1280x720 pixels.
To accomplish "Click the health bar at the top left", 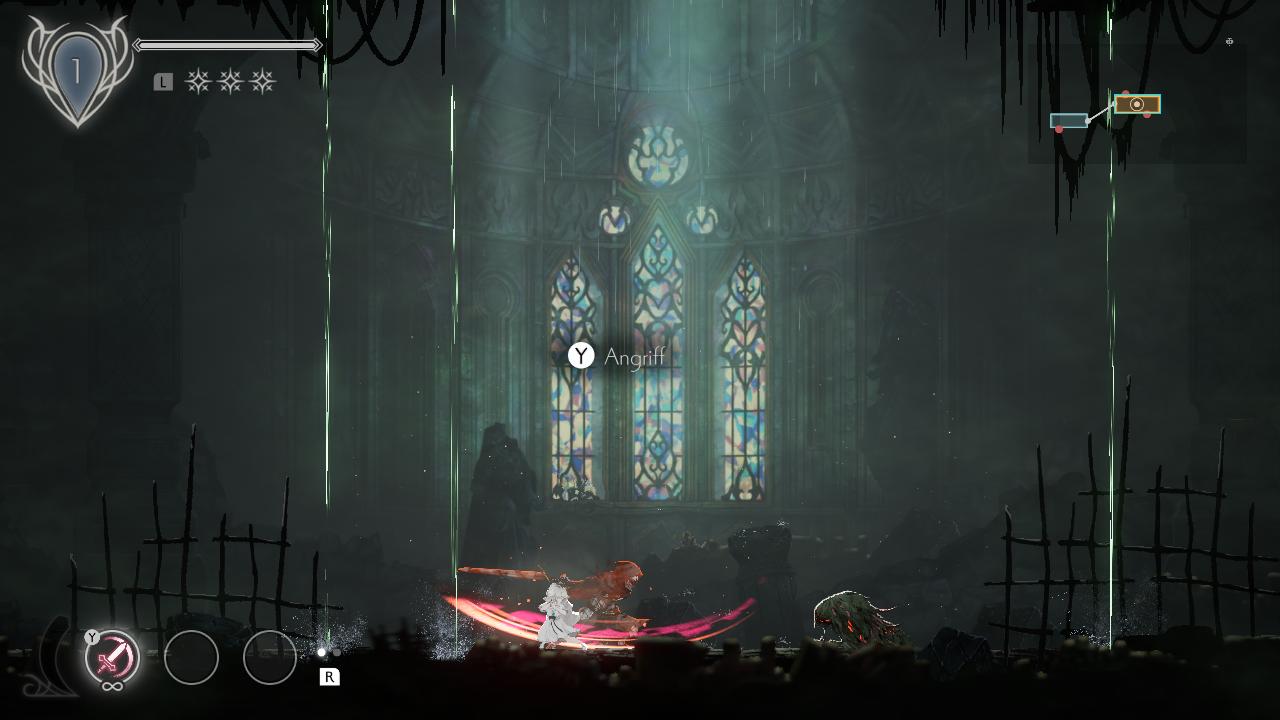I will point(225,45).
